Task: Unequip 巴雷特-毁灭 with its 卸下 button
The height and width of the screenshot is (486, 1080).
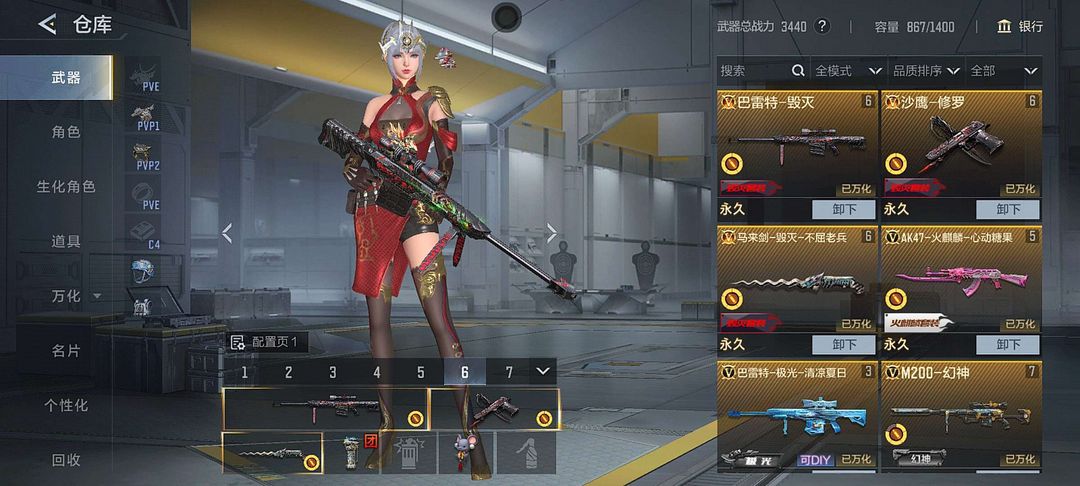Action: (x=843, y=210)
